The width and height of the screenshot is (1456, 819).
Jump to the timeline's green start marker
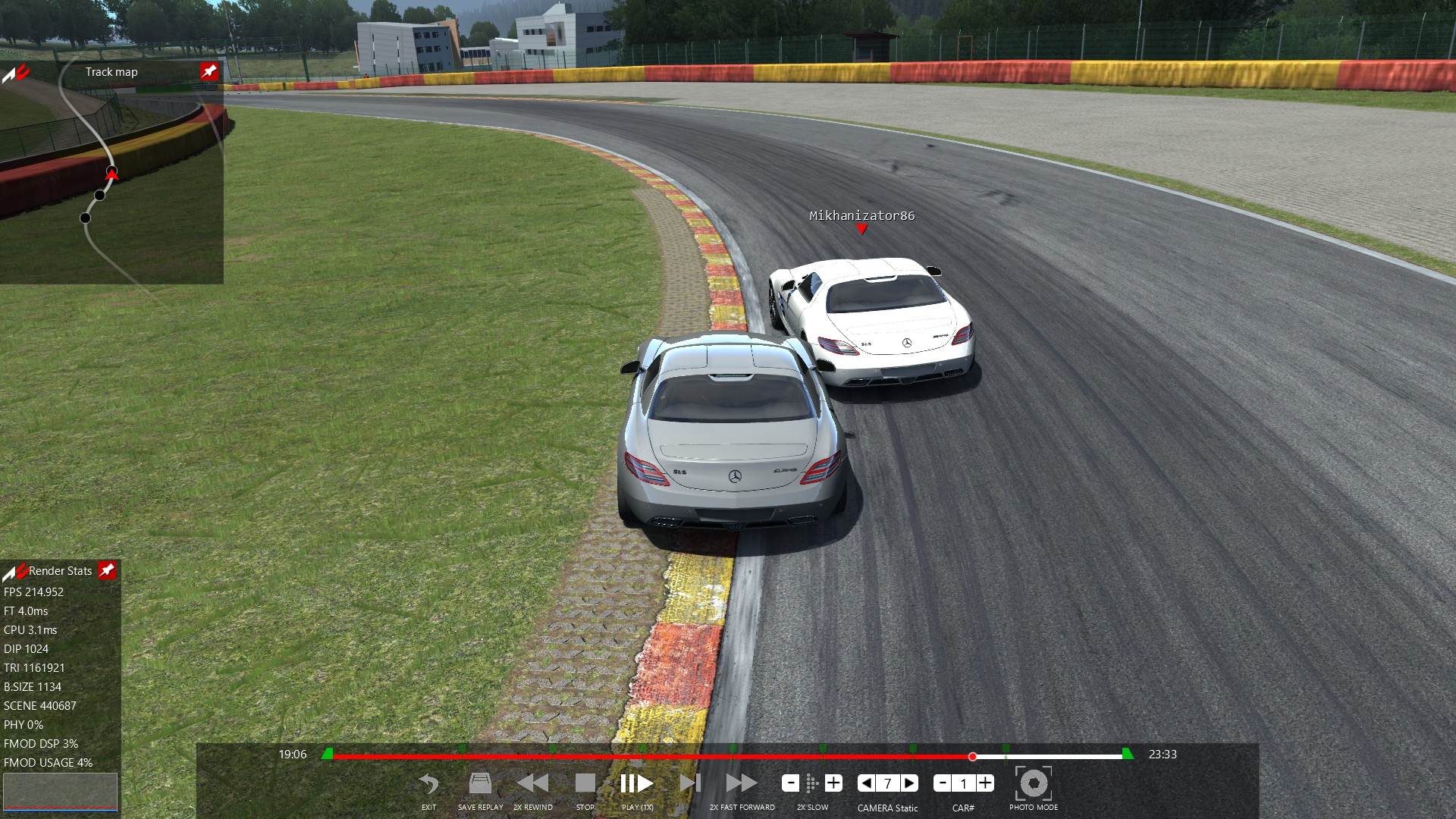click(x=327, y=754)
